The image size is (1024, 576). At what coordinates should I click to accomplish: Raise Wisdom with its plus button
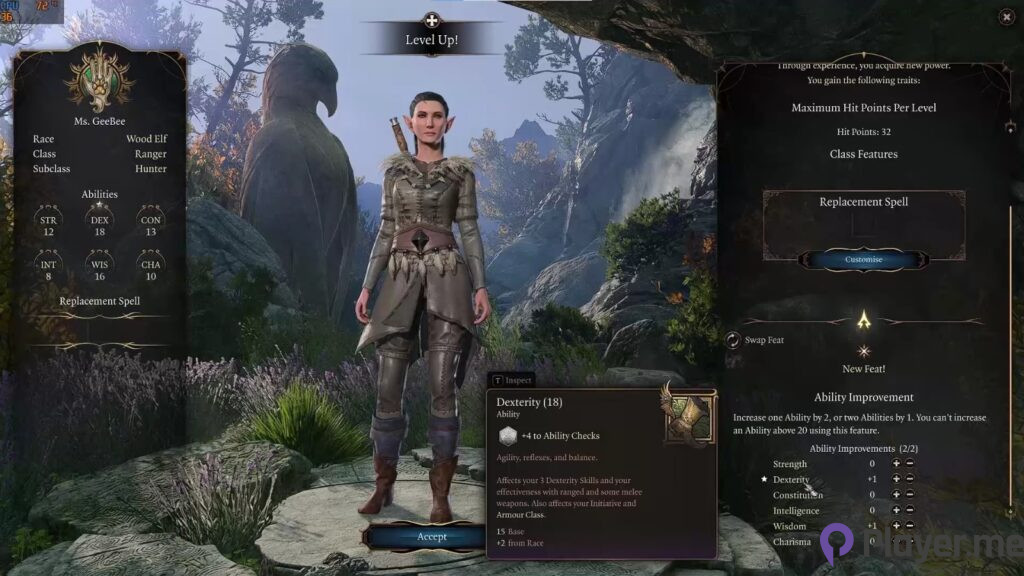point(896,526)
